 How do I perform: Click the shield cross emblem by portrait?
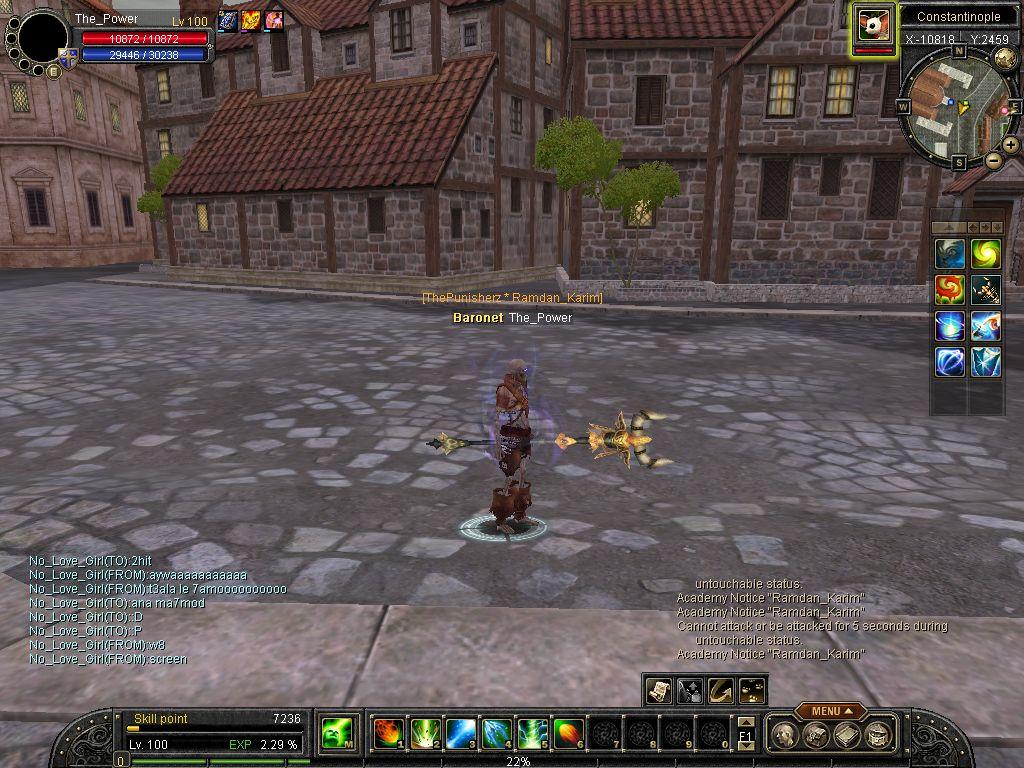(x=68, y=58)
